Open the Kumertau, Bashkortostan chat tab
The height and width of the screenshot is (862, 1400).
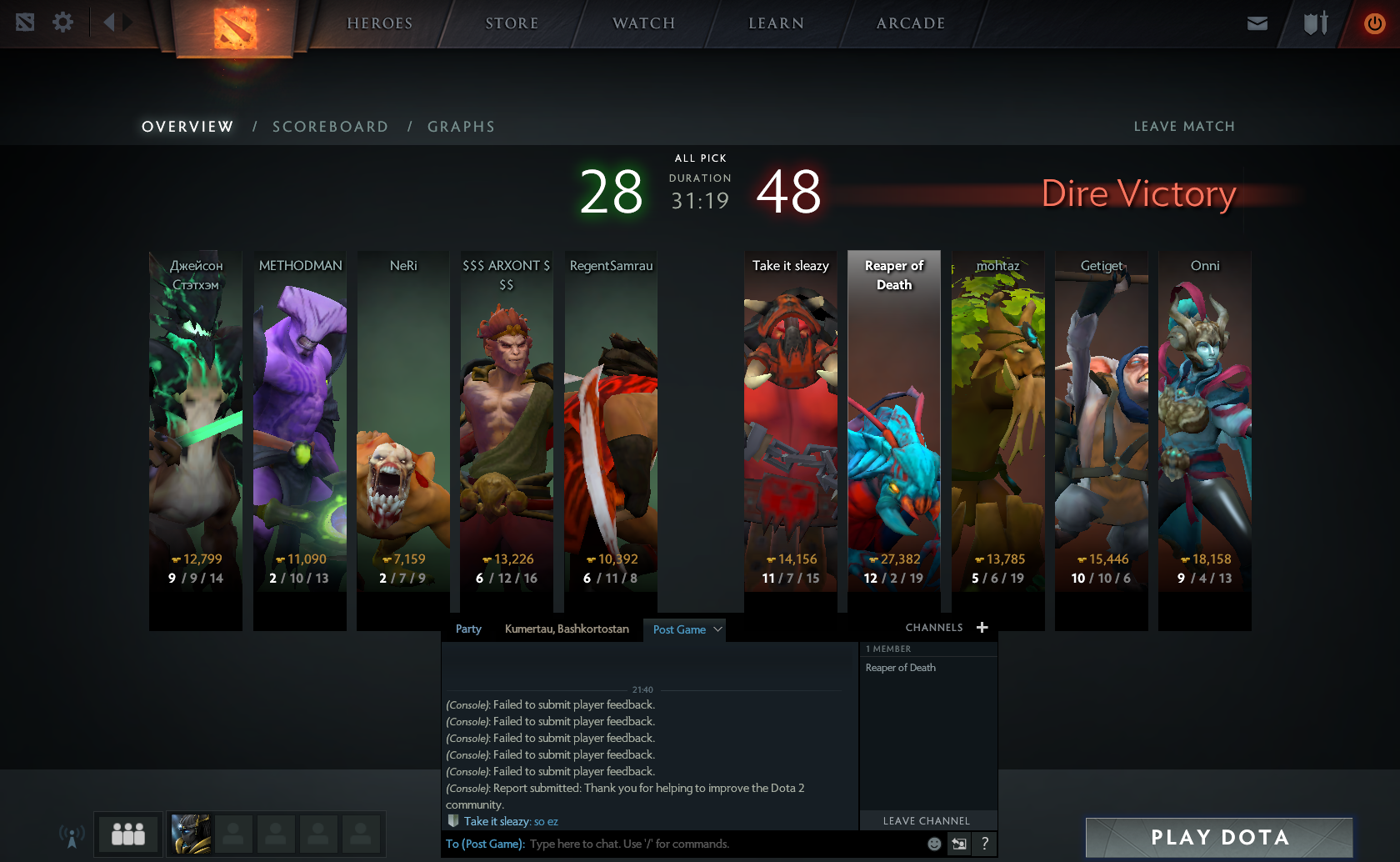[567, 629]
